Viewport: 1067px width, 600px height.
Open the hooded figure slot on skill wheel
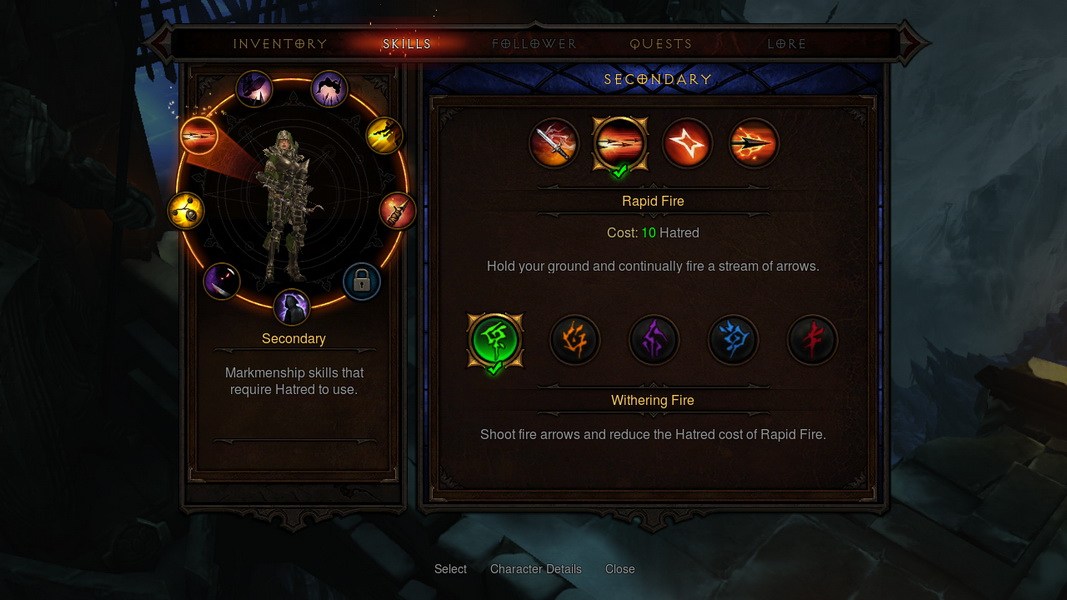pyautogui.click(x=292, y=307)
